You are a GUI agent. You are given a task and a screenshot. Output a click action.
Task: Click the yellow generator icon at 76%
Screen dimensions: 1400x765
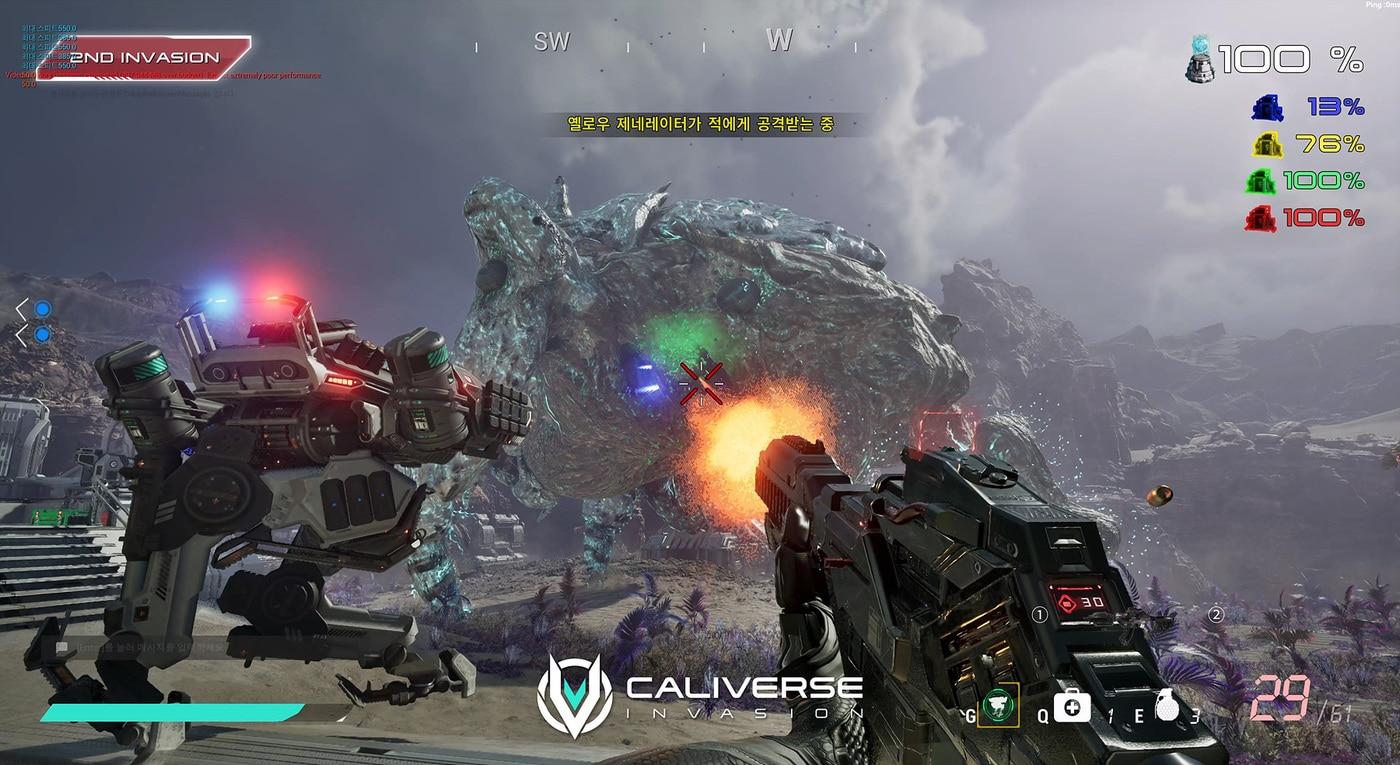(x=1267, y=144)
